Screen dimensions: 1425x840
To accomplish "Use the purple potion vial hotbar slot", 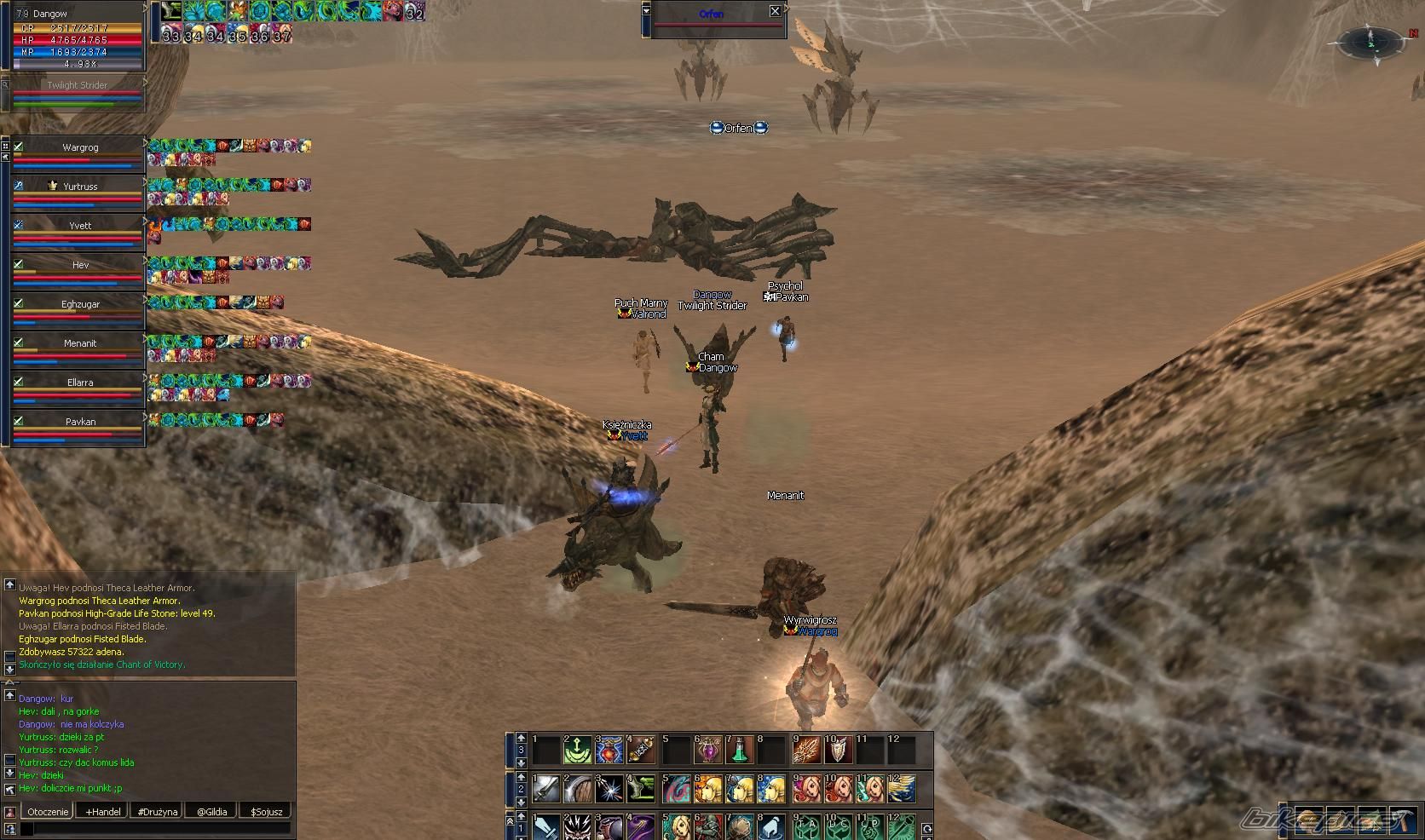I will pyautogui.click(x=708, y=751).
